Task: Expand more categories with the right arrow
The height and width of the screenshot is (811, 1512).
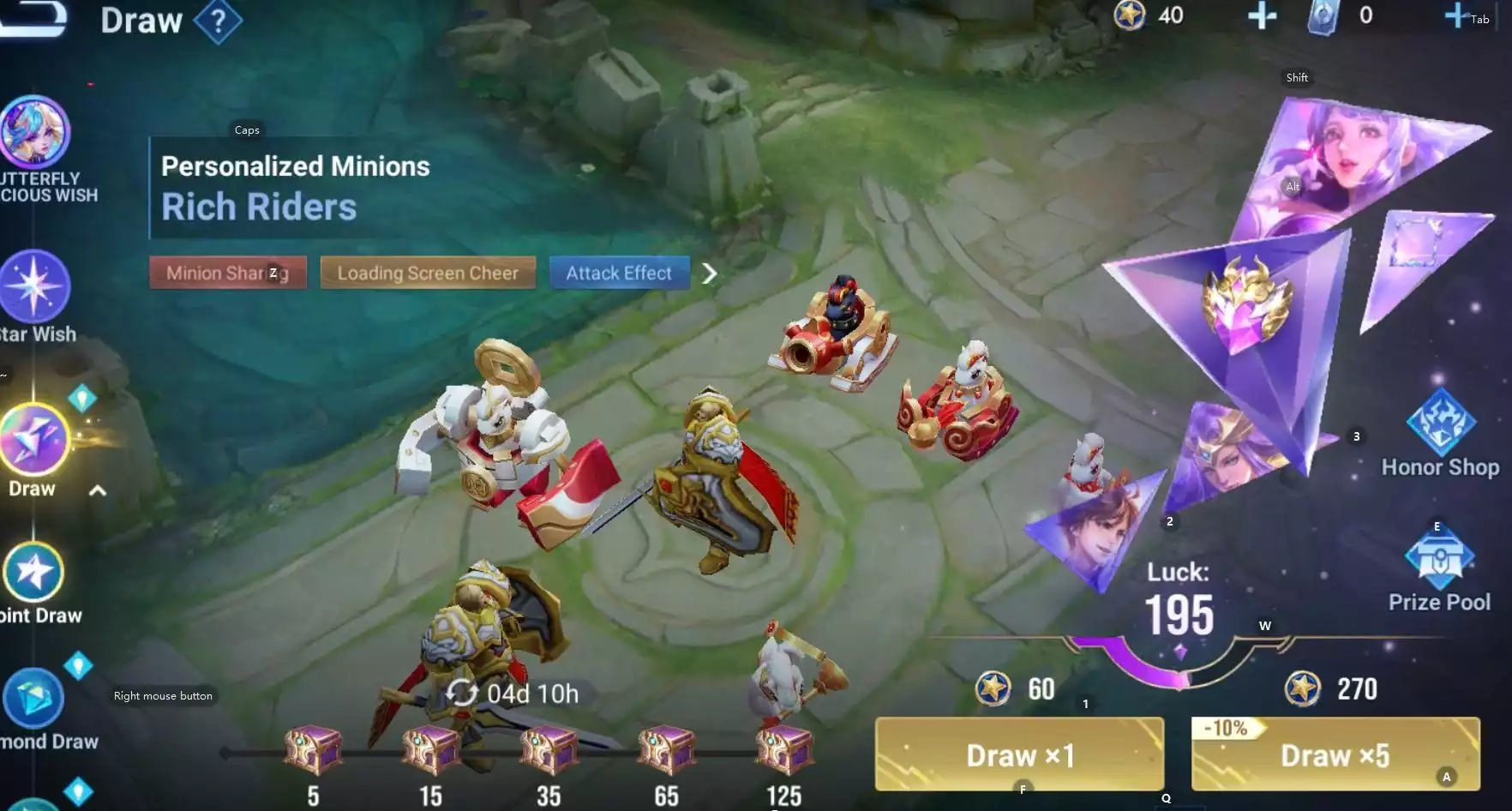Action: [711, 273]
